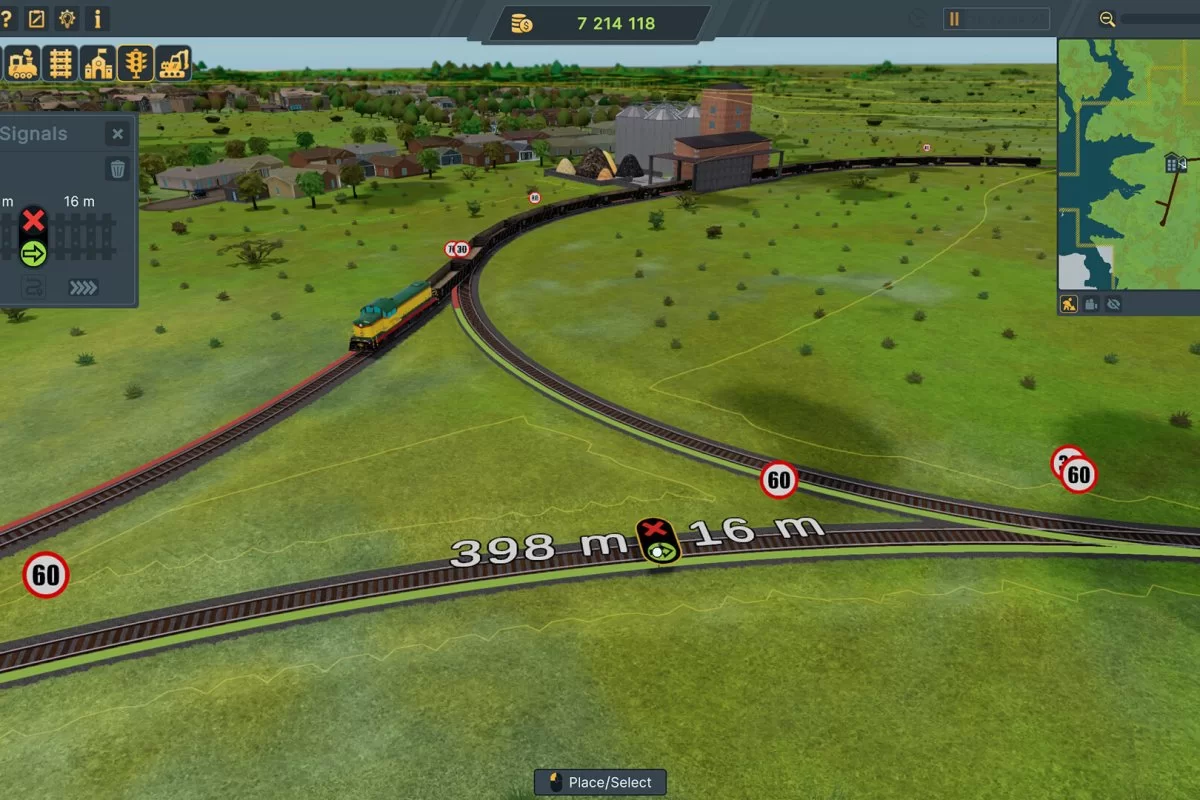
Task: Choose the rail track building tool
Action: (x=60, y=64)
